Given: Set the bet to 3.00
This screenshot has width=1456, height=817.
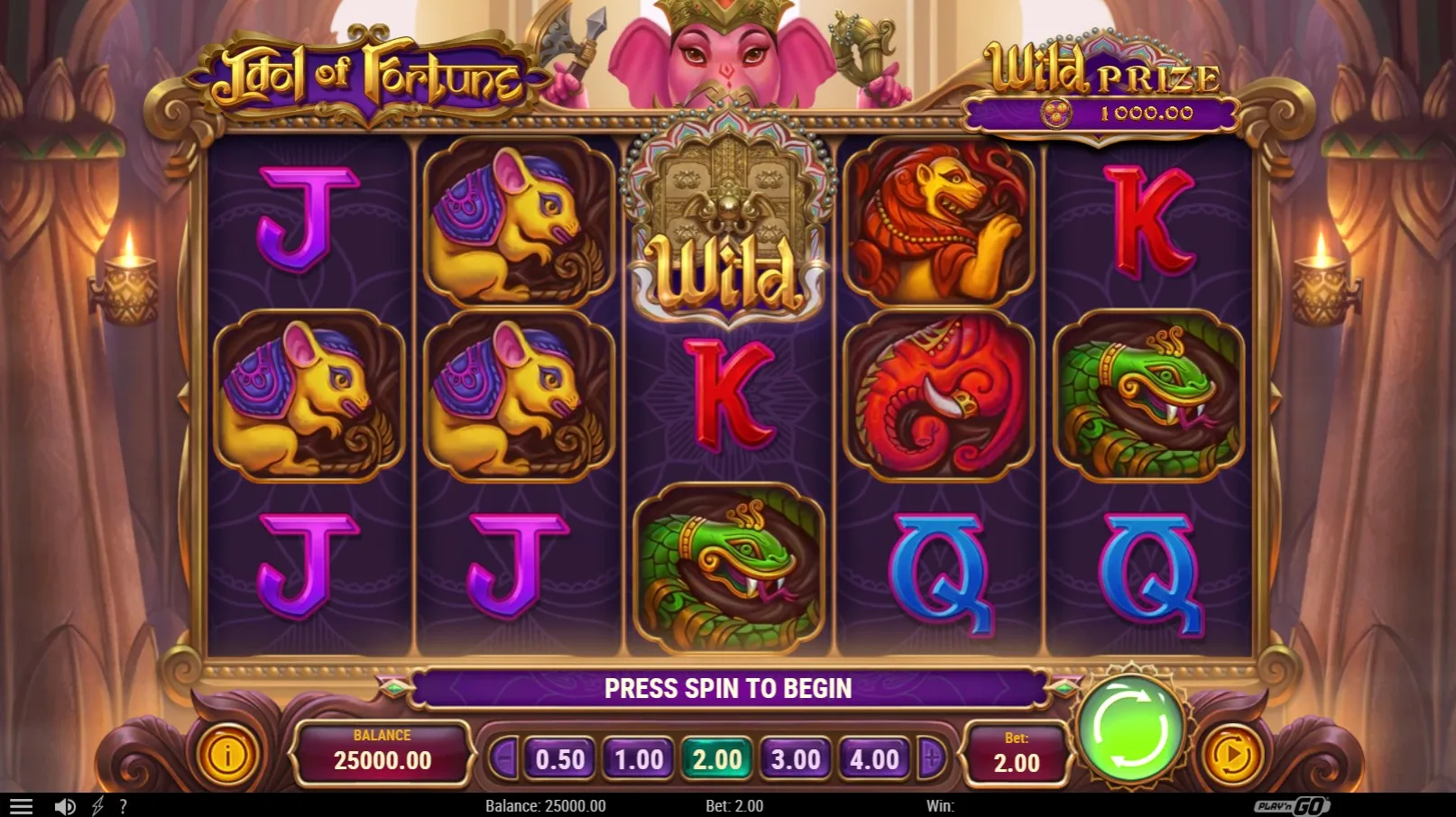Looking at the screenshot, I should 796,759.
